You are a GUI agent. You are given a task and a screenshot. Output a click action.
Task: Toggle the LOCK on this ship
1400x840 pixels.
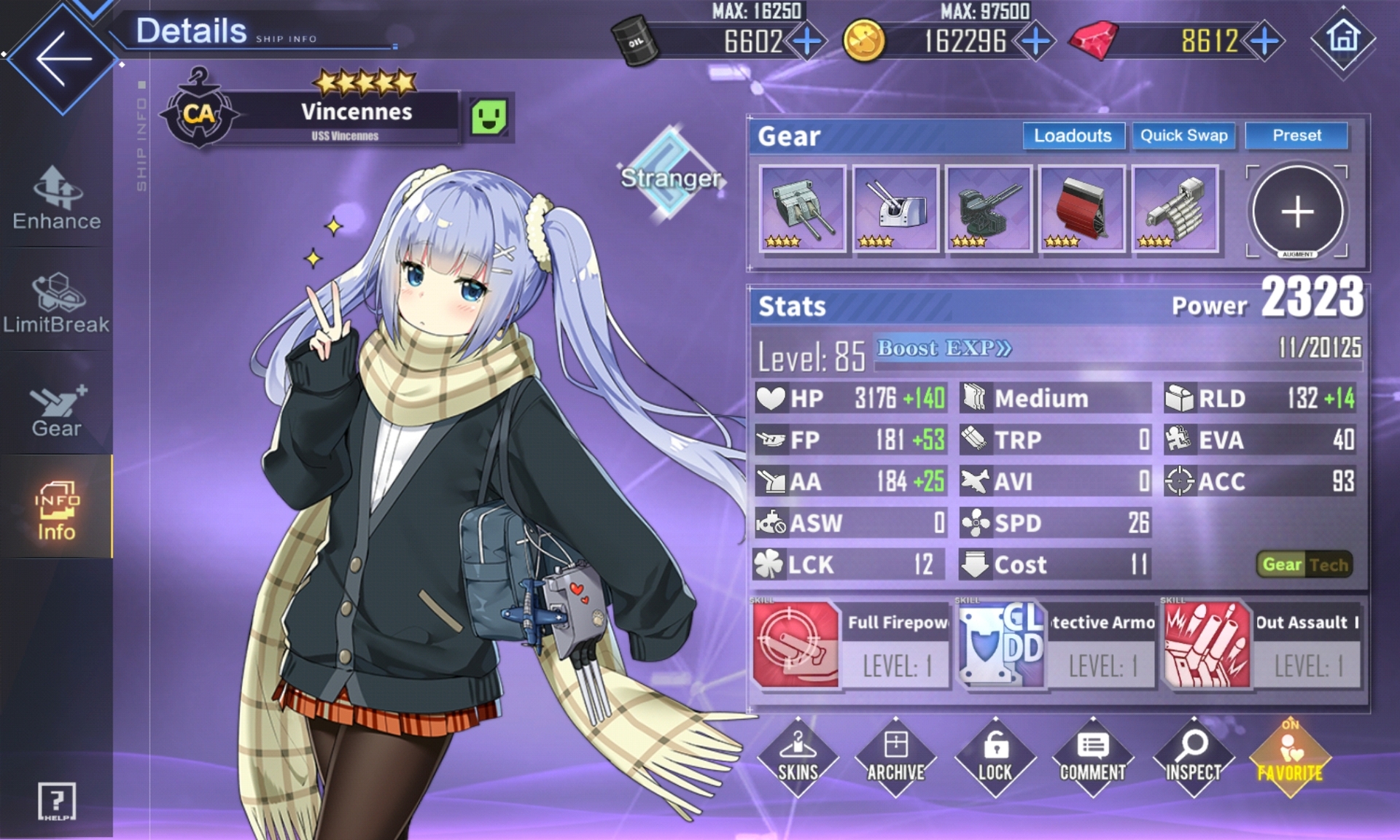(995, 757)
